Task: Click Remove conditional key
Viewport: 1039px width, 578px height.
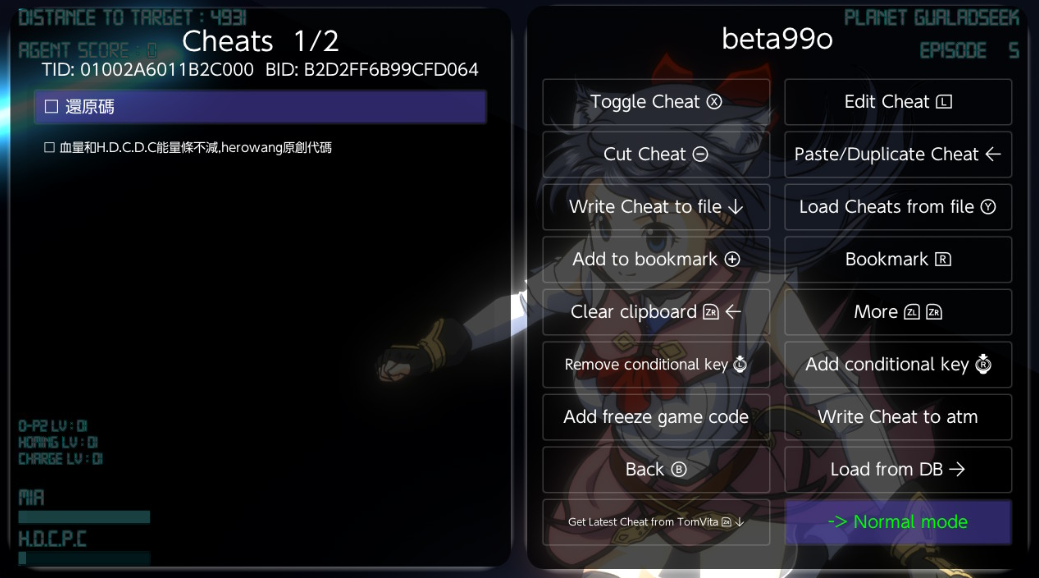Action: coord(656,364)
